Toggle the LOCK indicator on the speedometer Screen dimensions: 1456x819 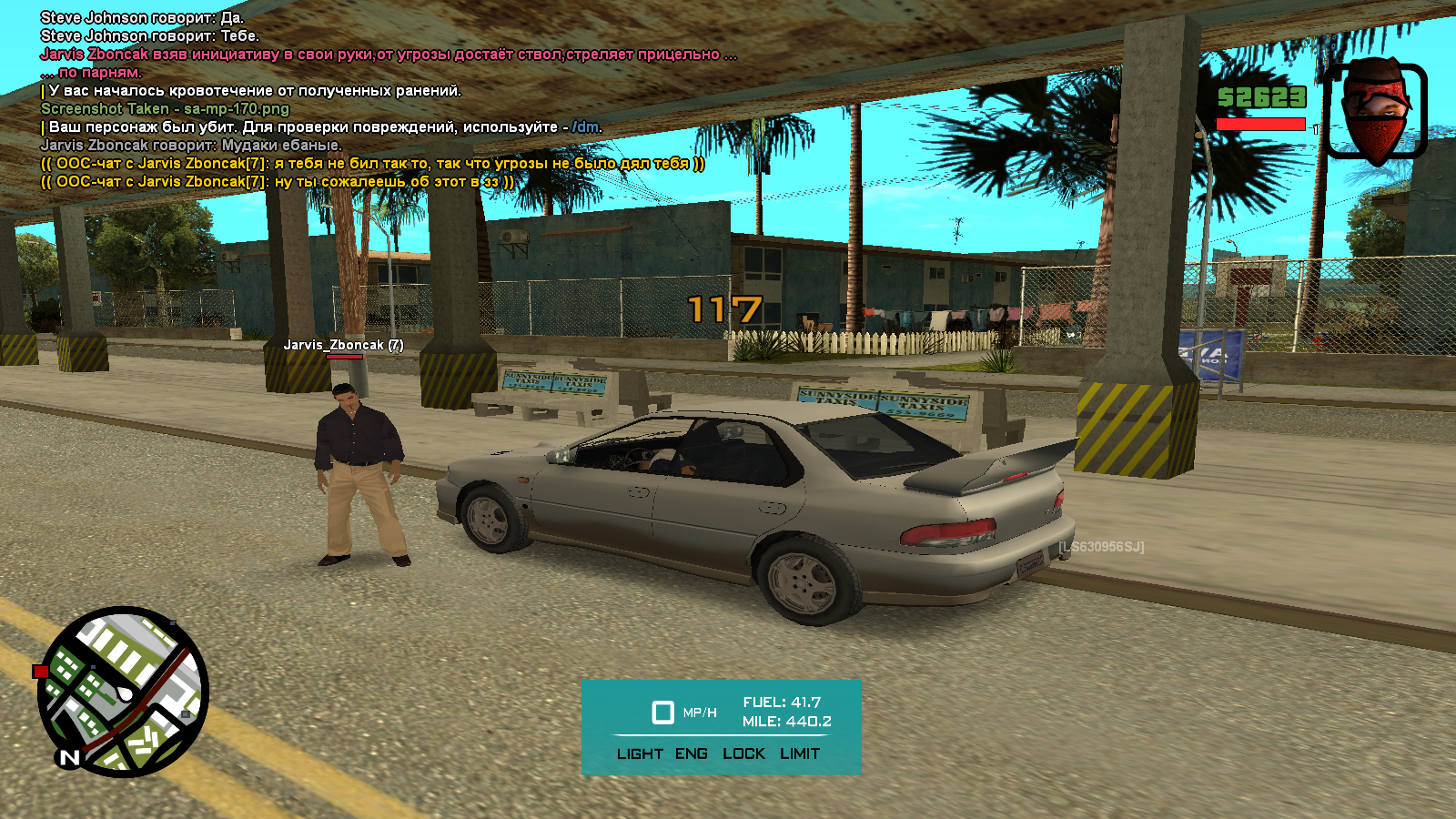(743, 753)
